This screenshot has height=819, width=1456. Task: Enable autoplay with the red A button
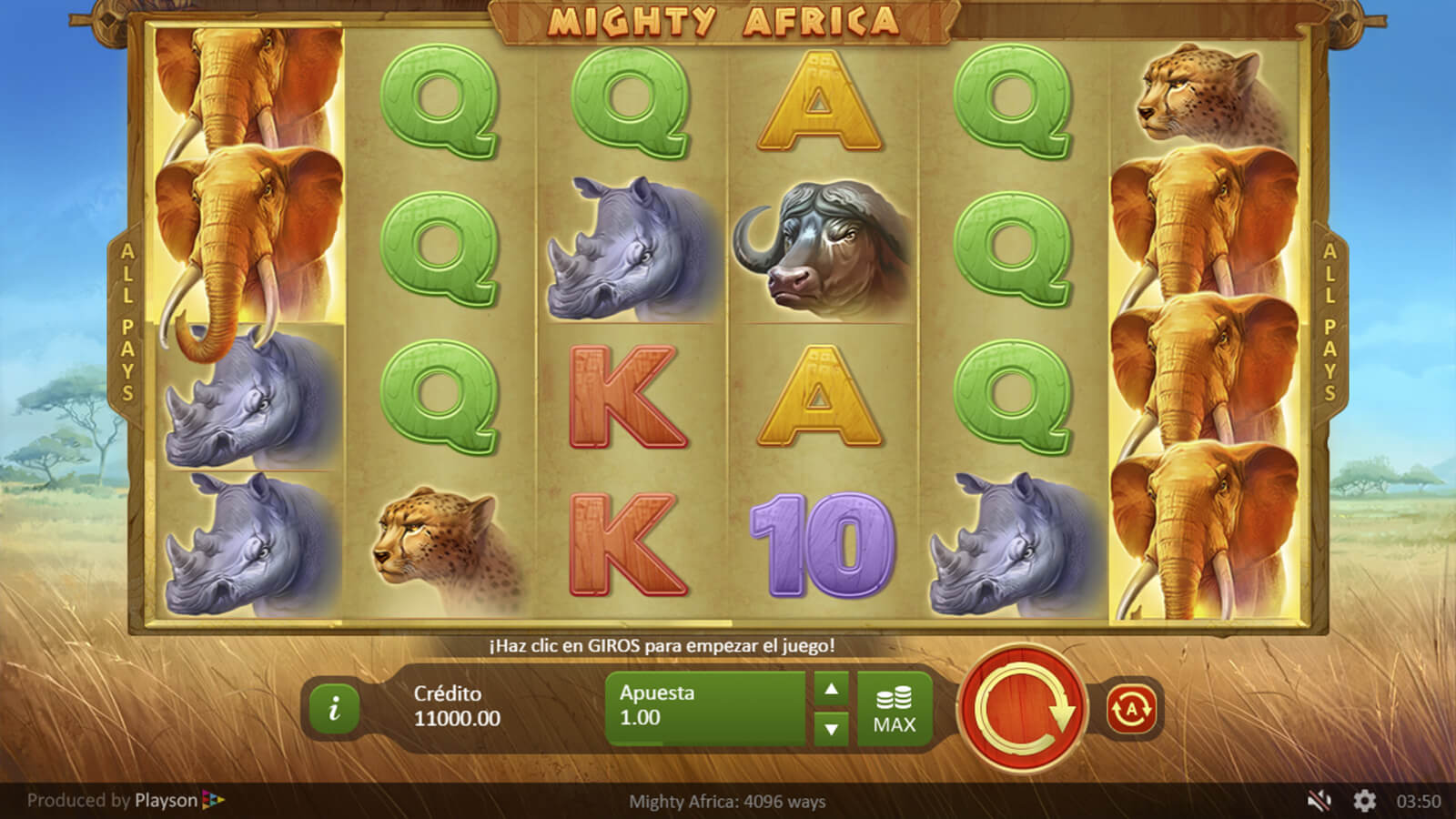1131,708
